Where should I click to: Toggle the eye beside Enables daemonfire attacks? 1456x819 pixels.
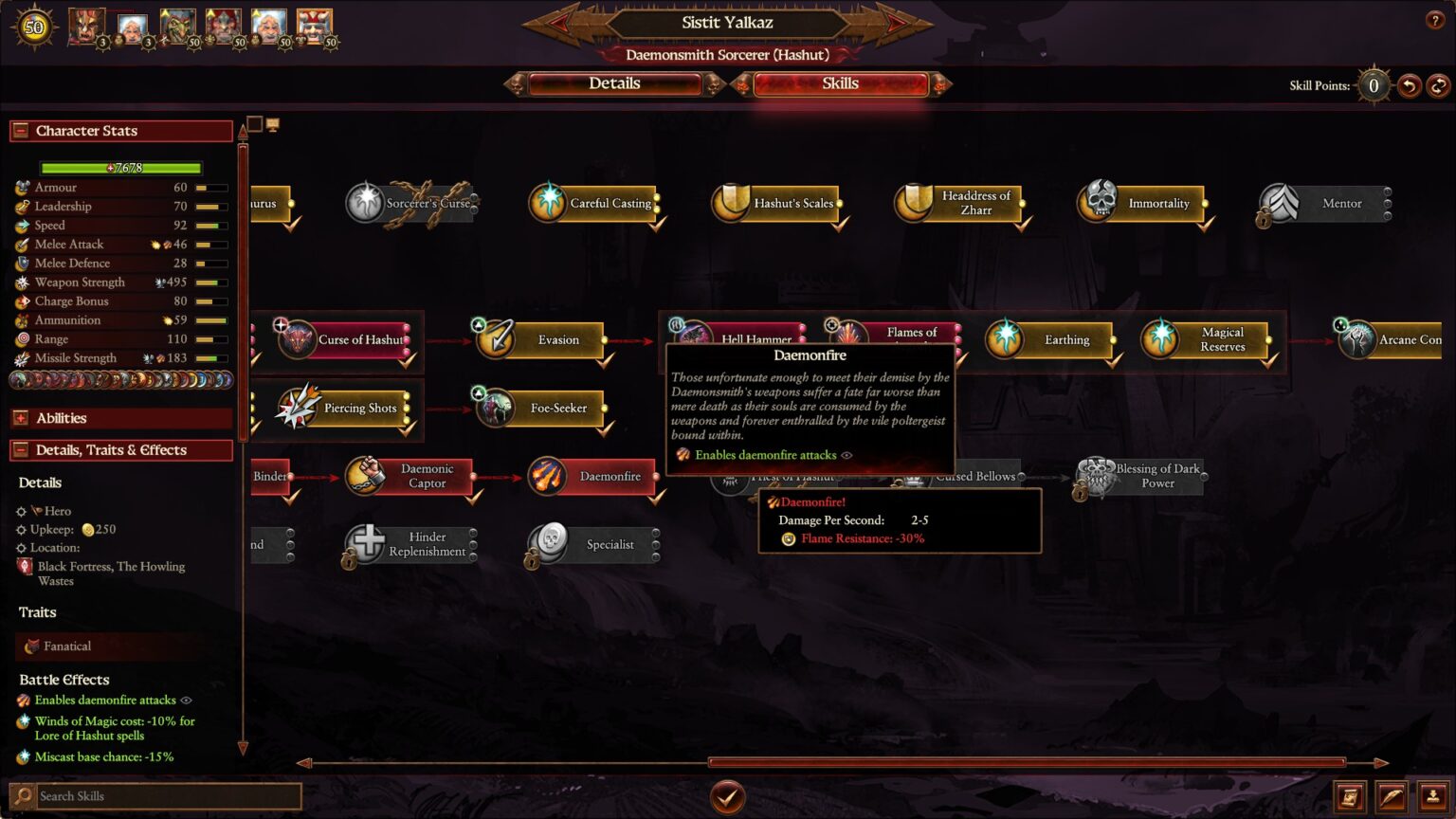coord(186,700)
